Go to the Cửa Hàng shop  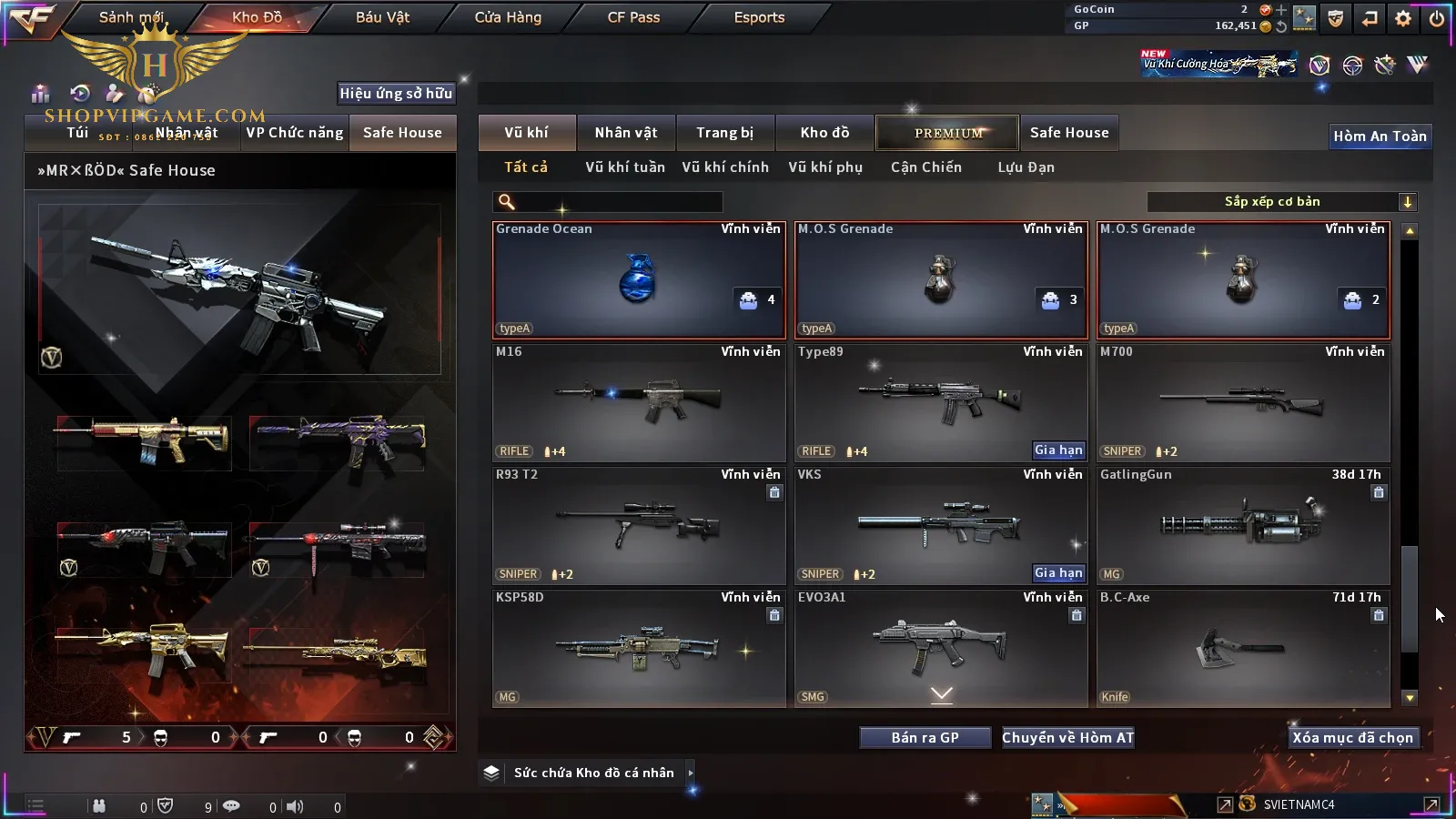coord(508,17)
